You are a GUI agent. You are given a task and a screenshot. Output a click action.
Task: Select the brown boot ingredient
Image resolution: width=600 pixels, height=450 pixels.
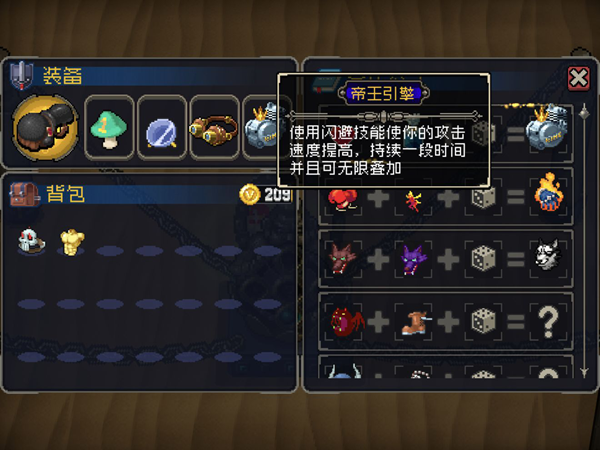tap(412, 320)
